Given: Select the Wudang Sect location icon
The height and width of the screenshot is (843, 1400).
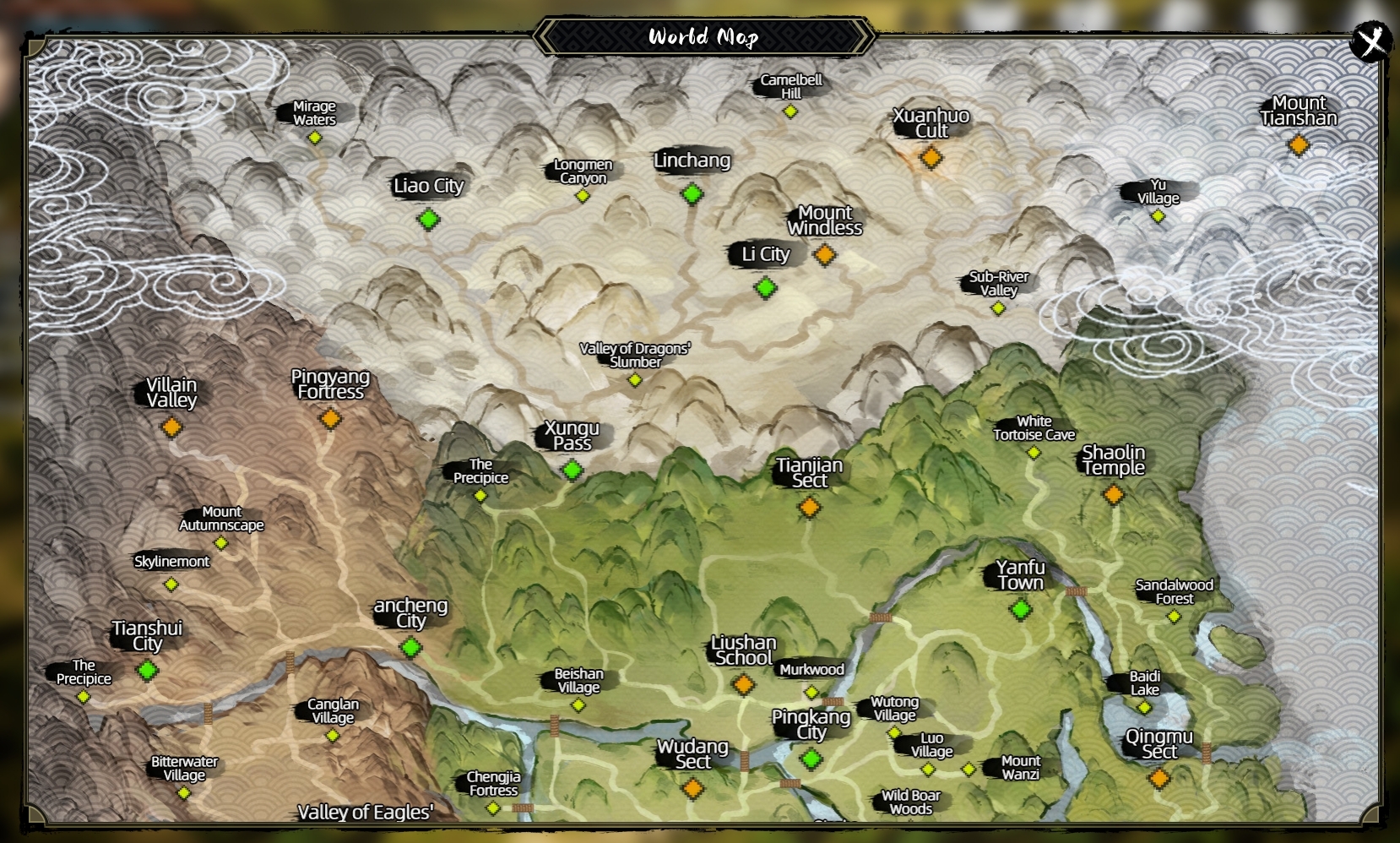Looking at the screenshot, I should pyautogui.click(x=694, y=788).
